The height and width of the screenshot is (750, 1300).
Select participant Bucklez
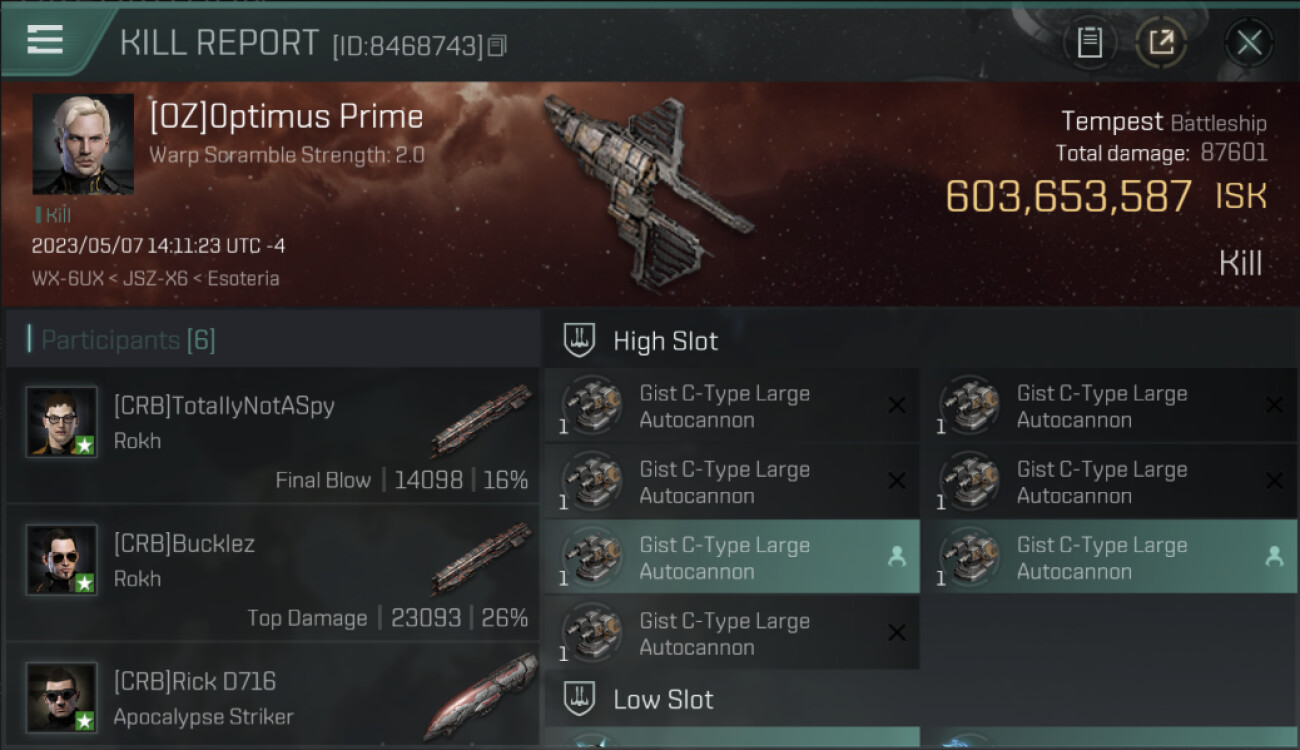click(272, 573)
